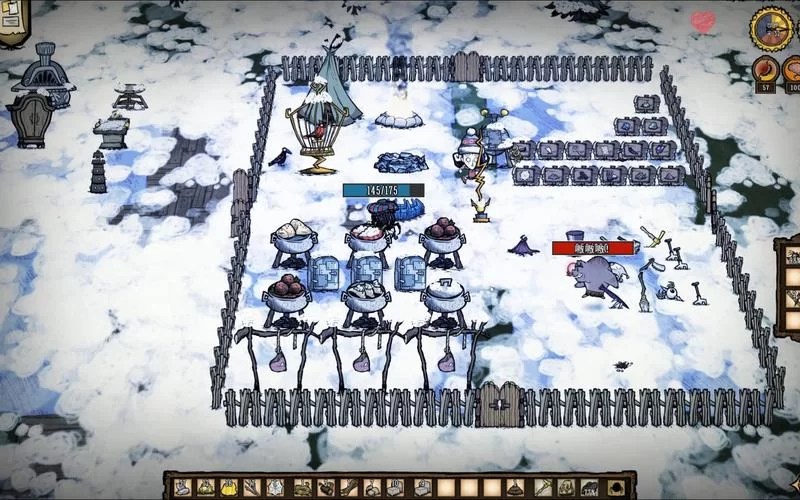
Task: Select the yellow item in the inventory bar
Action: tap(228, 488)
